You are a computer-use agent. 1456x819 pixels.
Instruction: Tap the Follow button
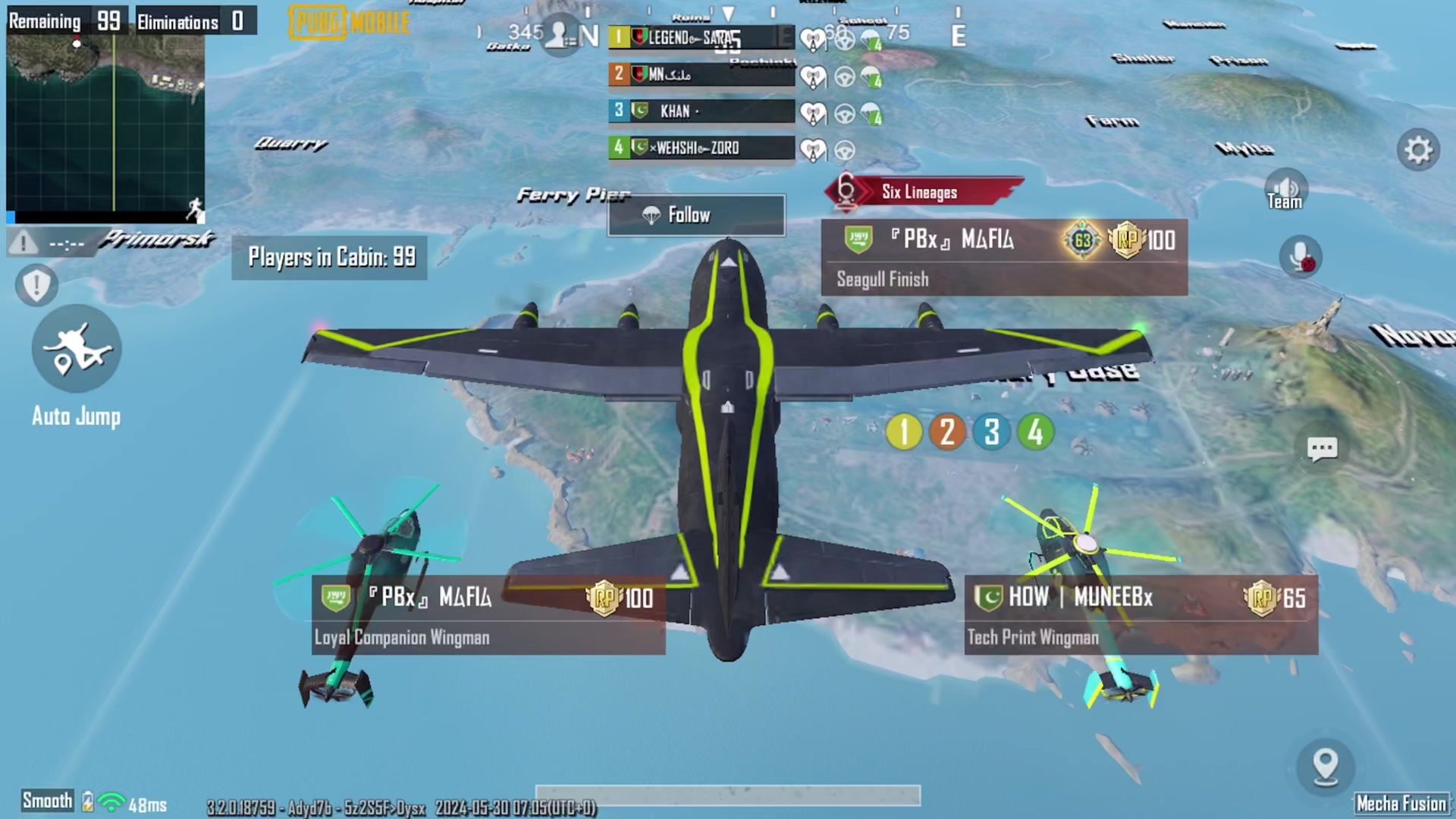pyautogui.click(x=696, y=215)
